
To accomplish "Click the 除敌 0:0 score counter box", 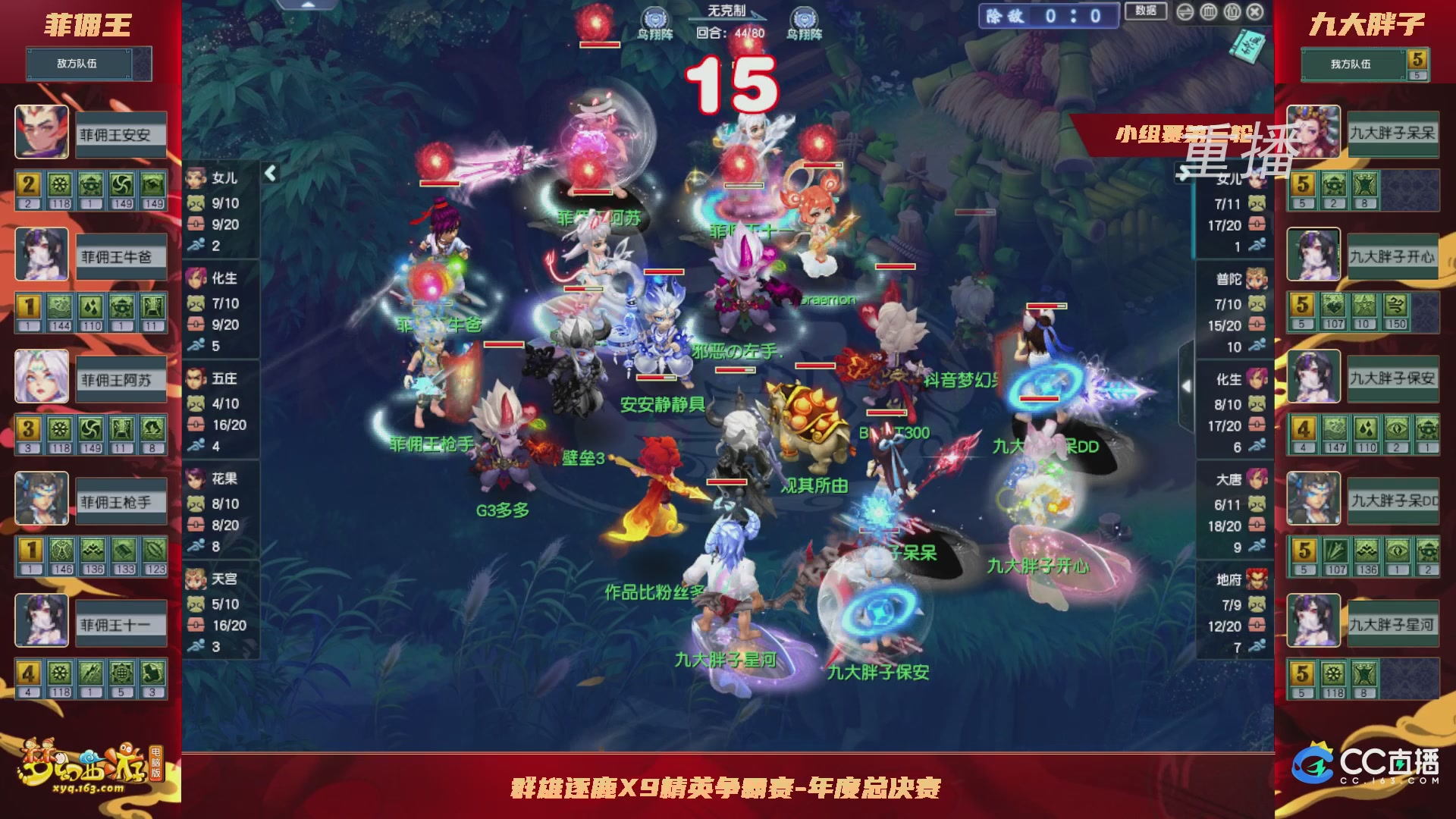I will 1050,17.
